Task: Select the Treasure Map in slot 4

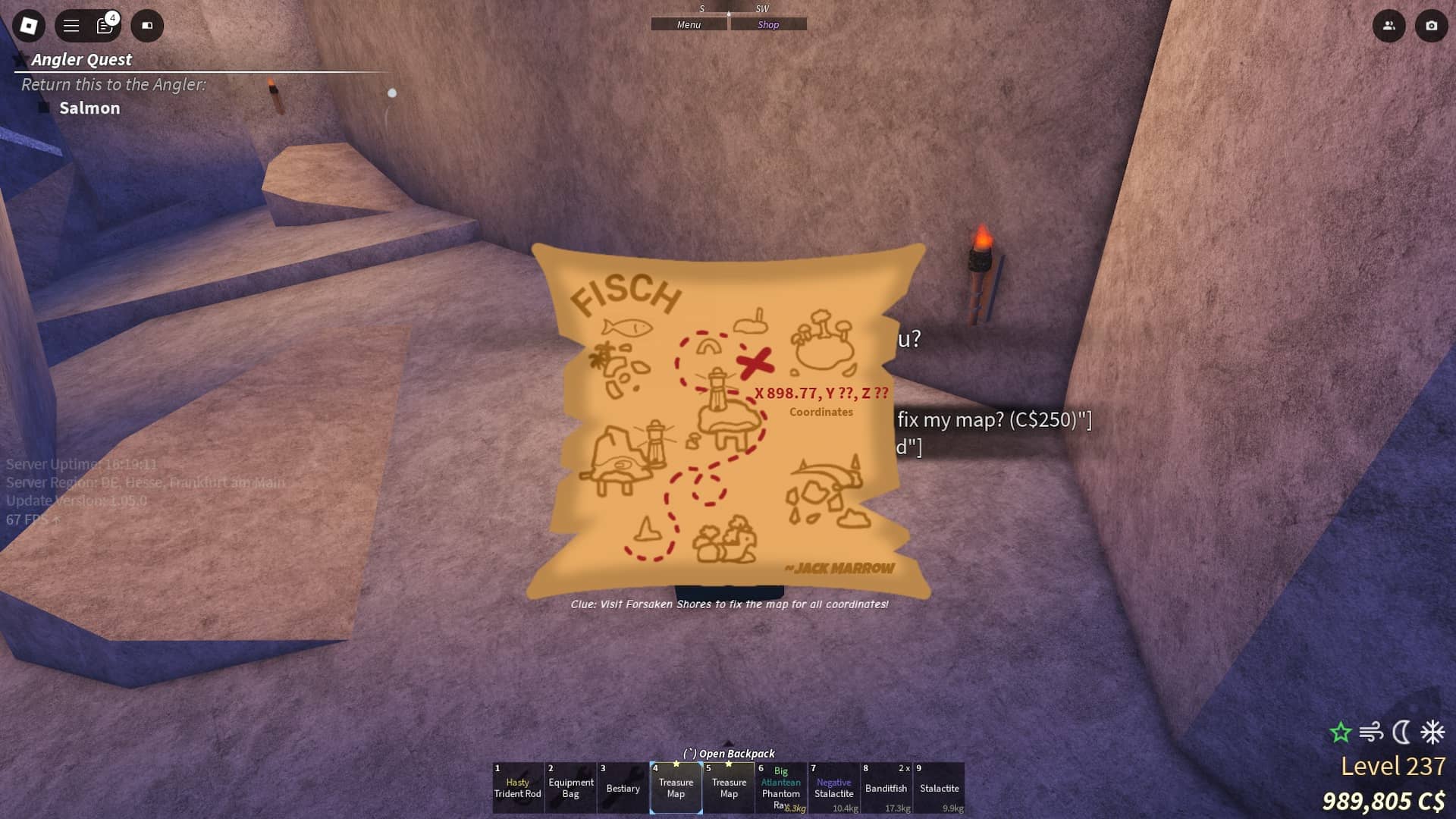Action: click(676, 789)
